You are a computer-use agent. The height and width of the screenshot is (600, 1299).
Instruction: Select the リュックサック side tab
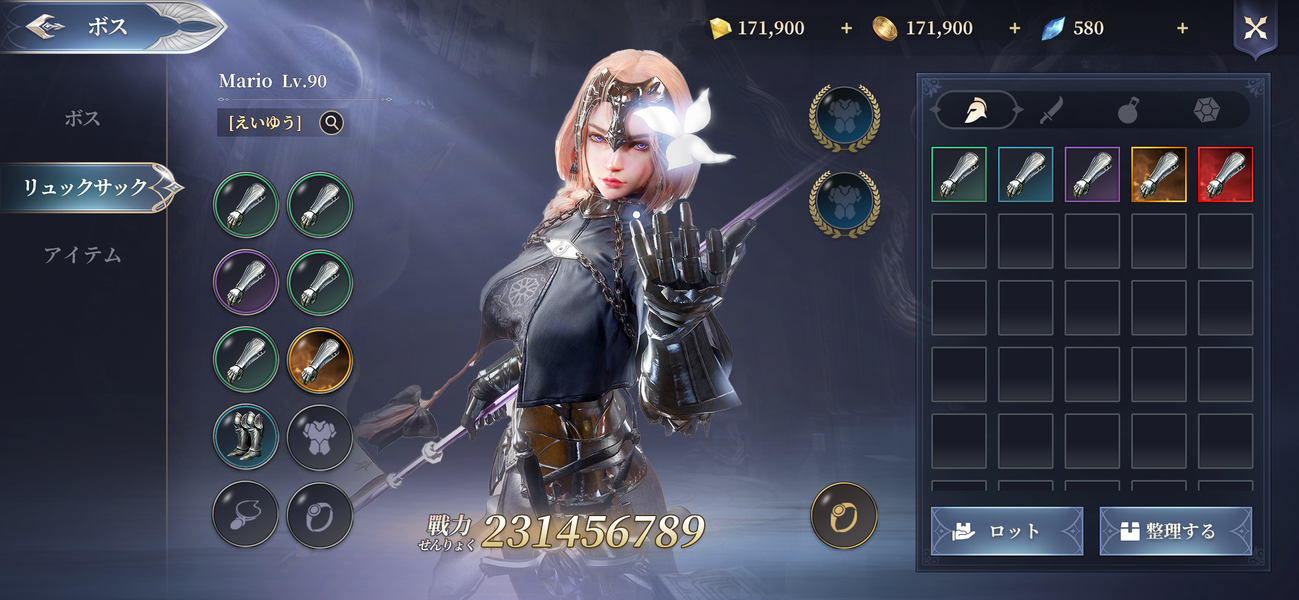click(x=86, y=187)
